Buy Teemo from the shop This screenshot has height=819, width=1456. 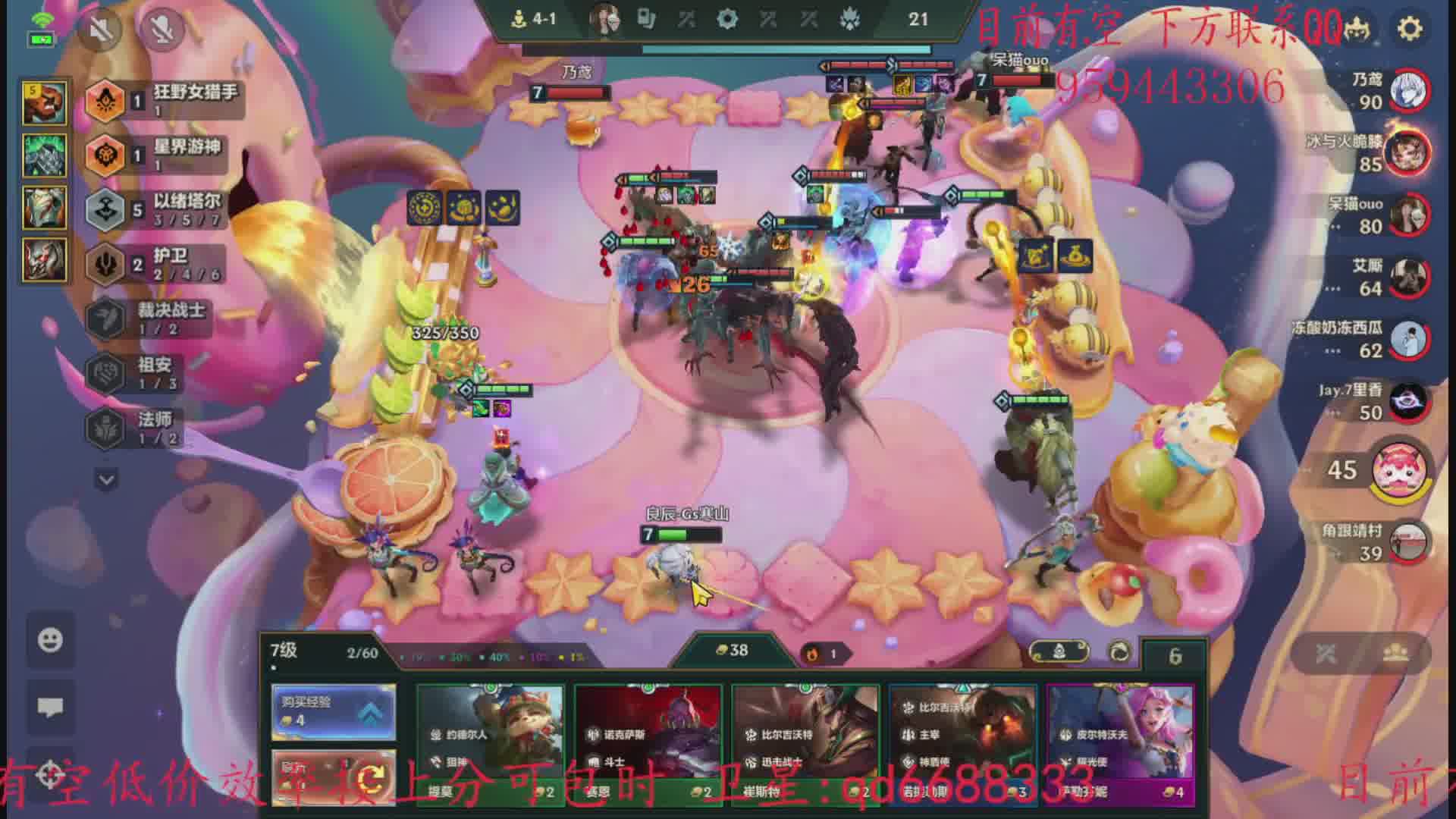pyautogui.click(x=491, y=742)
